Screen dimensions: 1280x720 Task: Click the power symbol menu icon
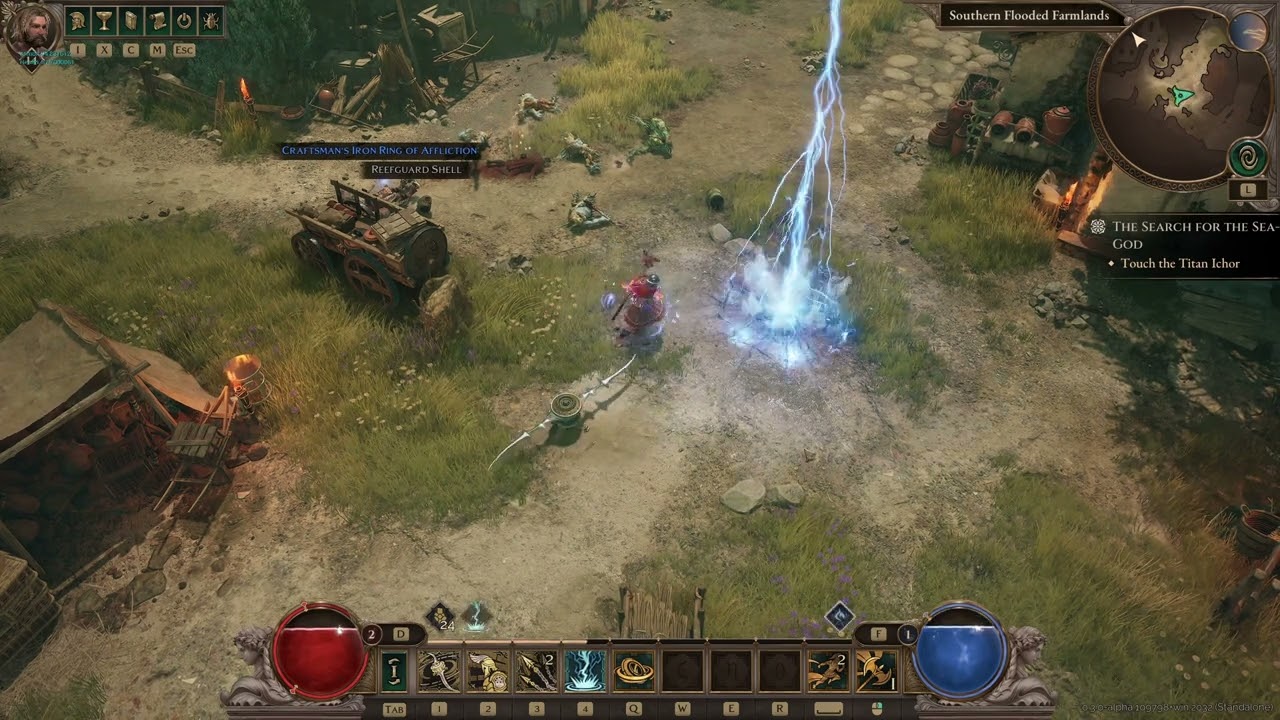184,20
